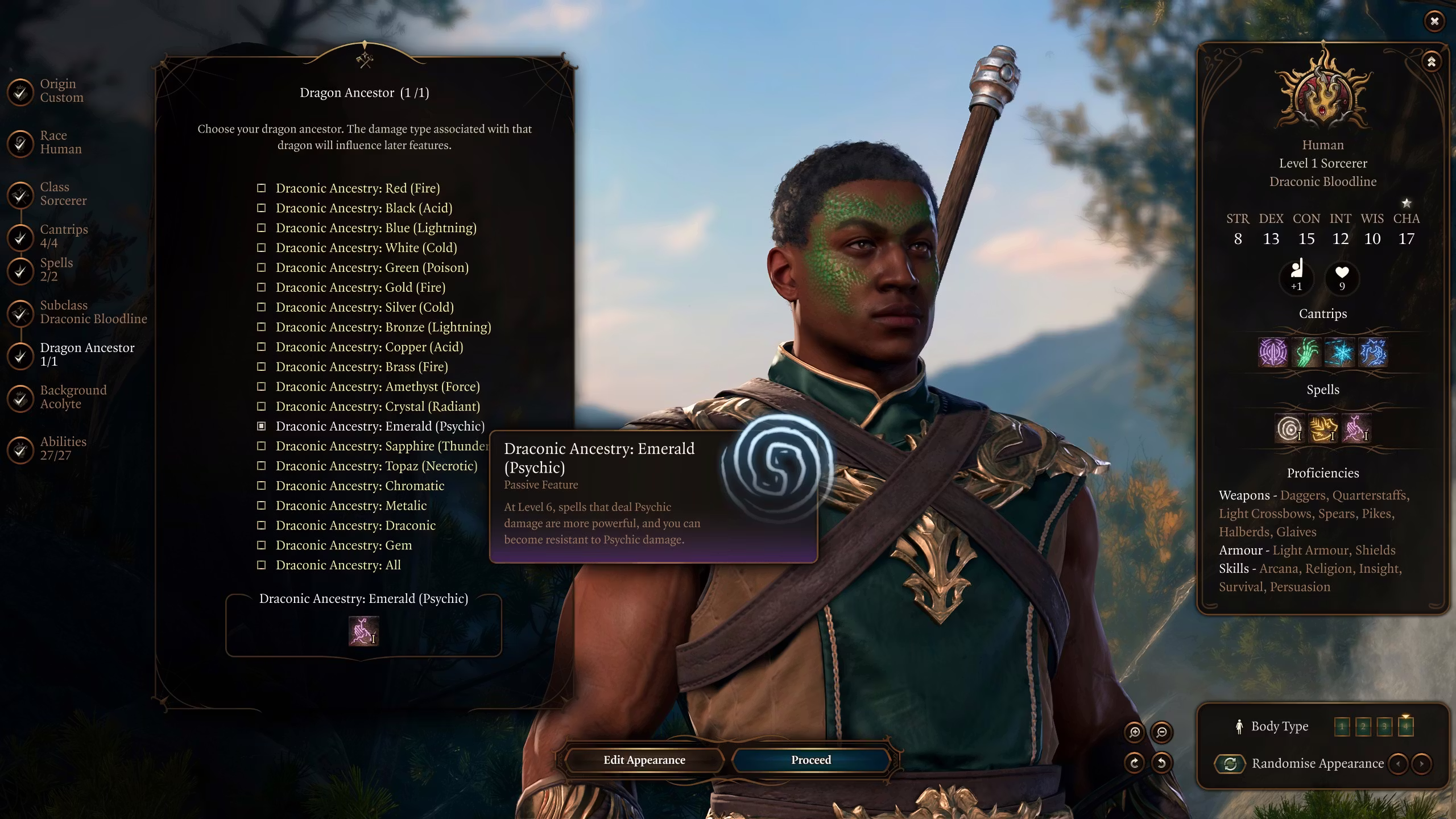Click the granted spell icon under Emerald ancestry
Screen dimensions: 1456x819
(363, 631)
